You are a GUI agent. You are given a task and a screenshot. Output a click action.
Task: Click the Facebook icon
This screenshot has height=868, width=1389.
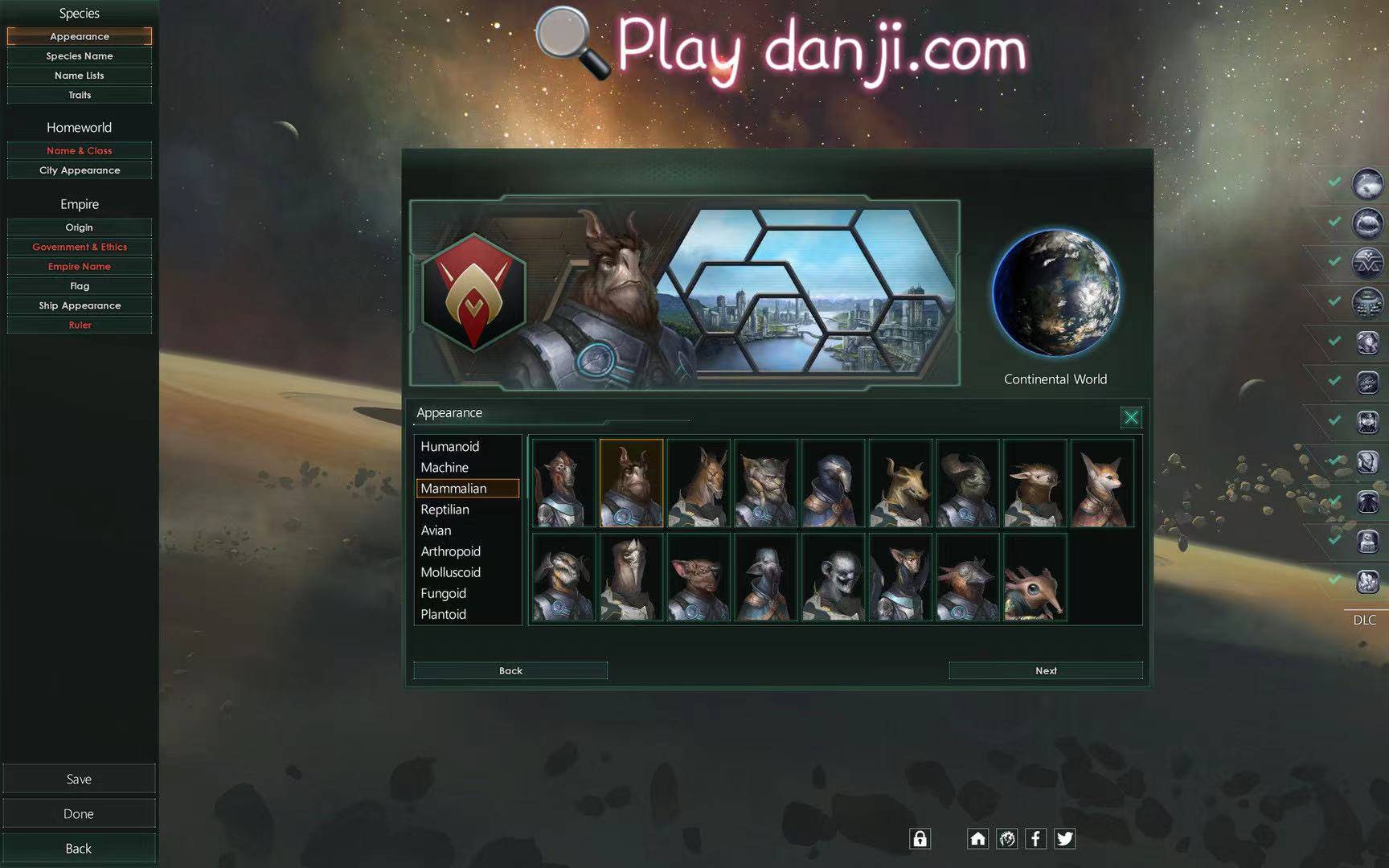[x=1036, y=838]
